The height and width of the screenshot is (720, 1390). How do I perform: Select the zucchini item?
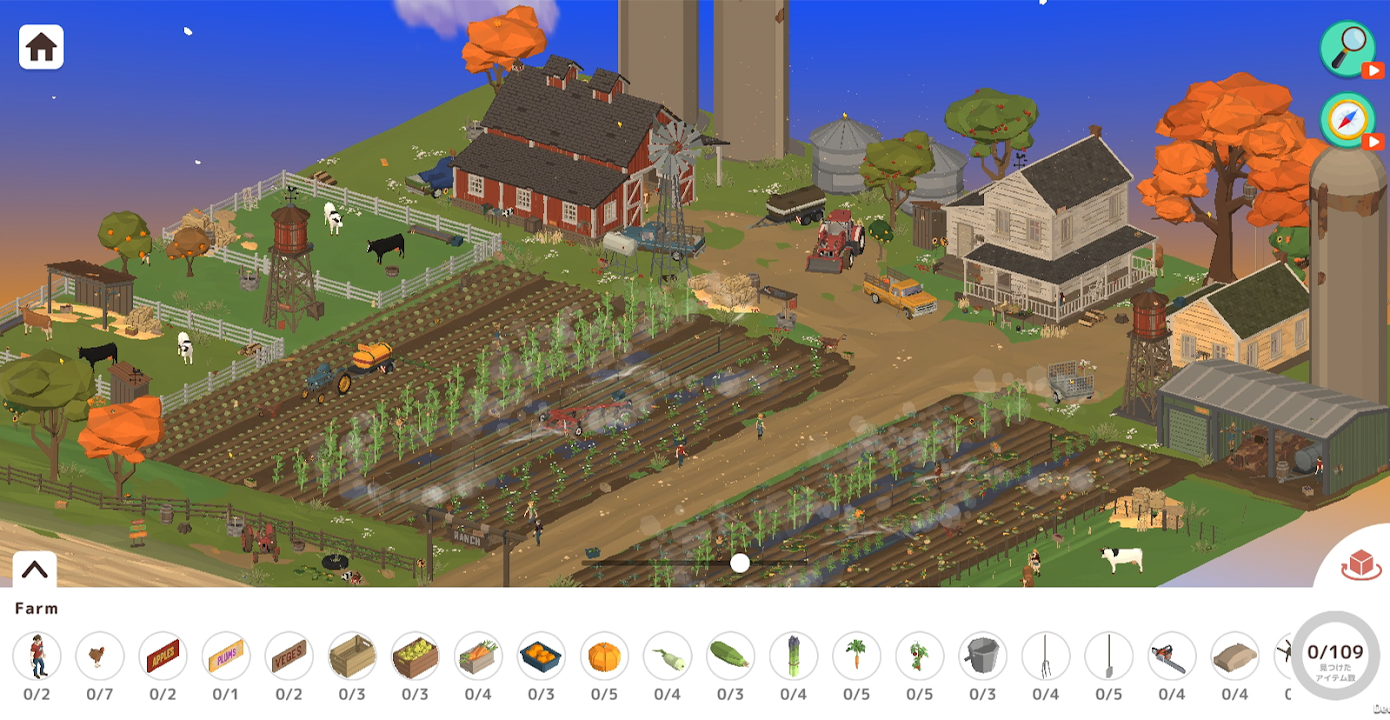tap(730, 657)
